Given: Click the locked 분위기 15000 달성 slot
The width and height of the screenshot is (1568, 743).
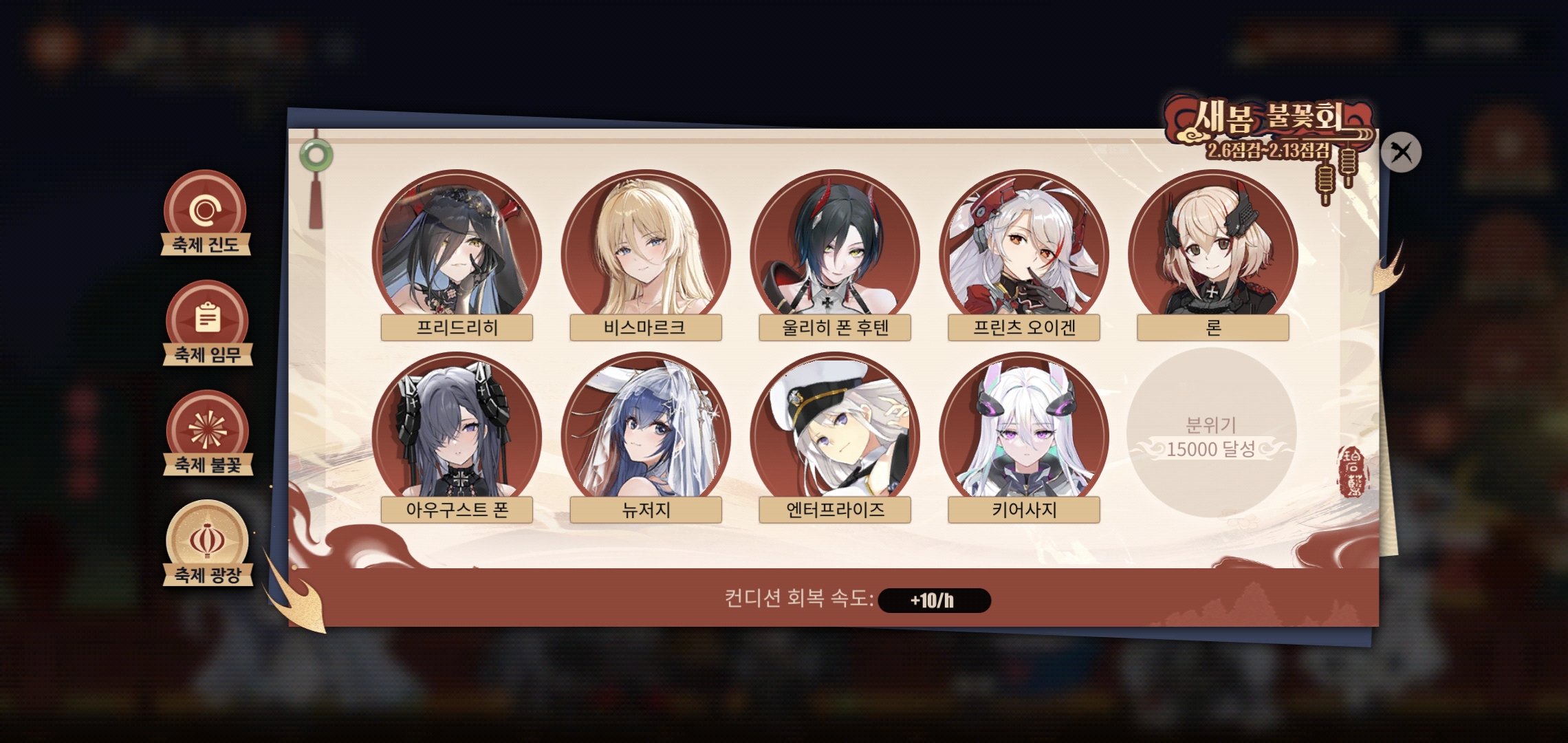Looking at the screenshot, I should click(x=1211, y=433).
